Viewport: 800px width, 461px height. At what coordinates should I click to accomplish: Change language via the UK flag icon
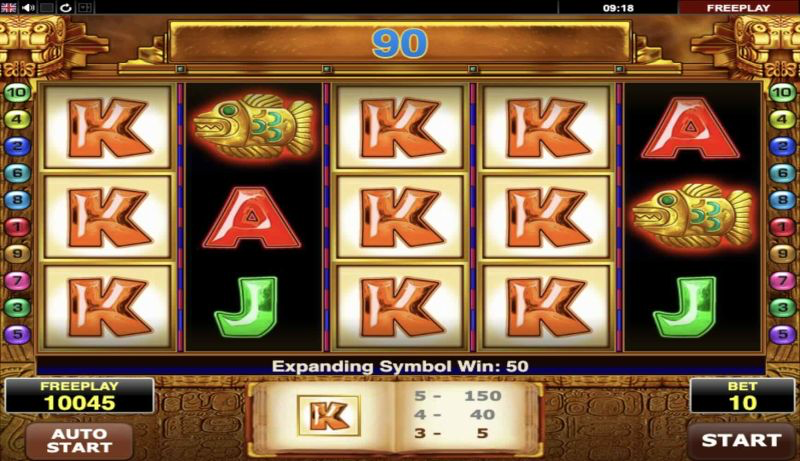point(9,7)
